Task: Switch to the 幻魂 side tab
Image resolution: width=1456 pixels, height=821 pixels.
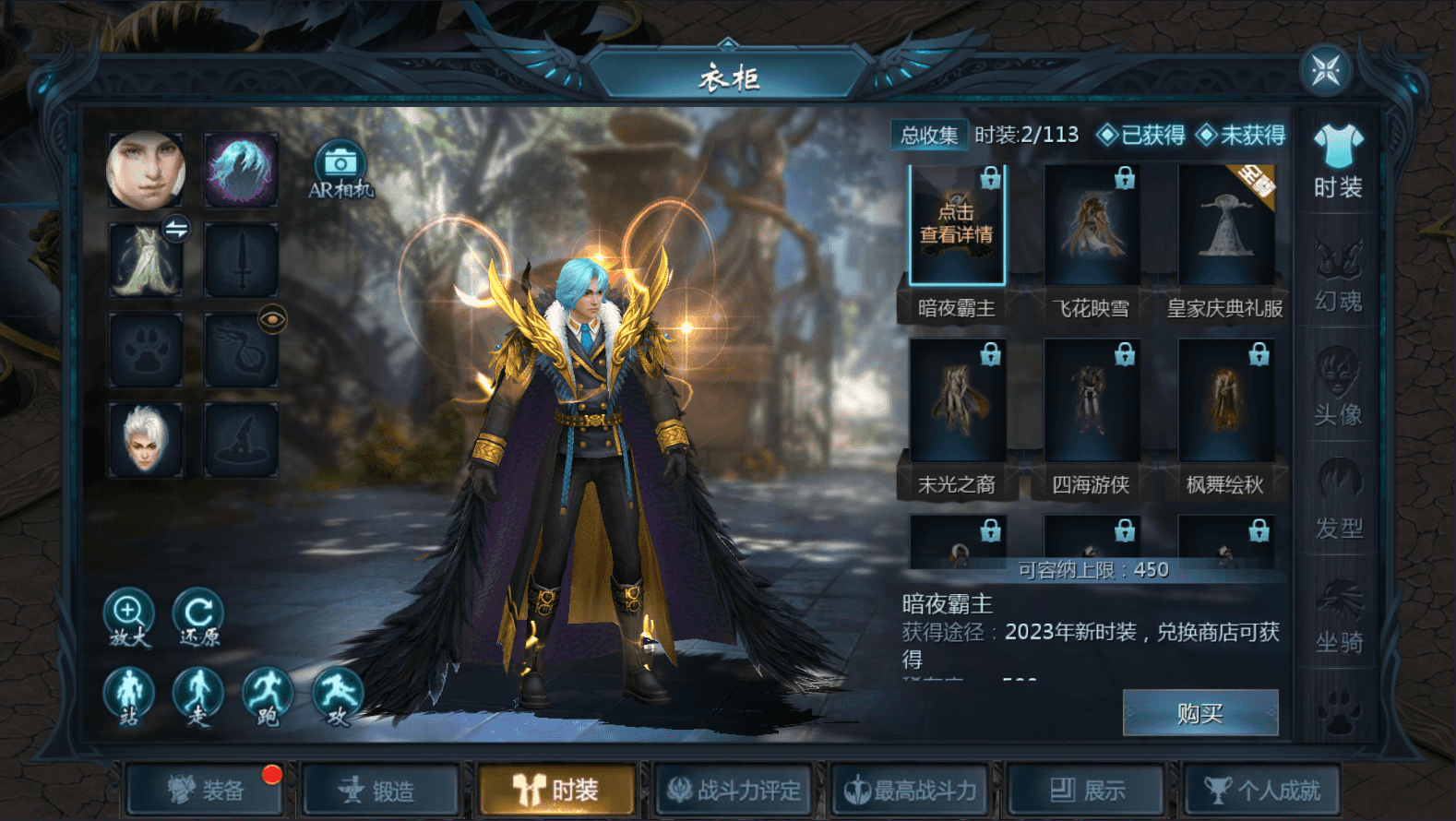Action: (x=1338, y=276)
